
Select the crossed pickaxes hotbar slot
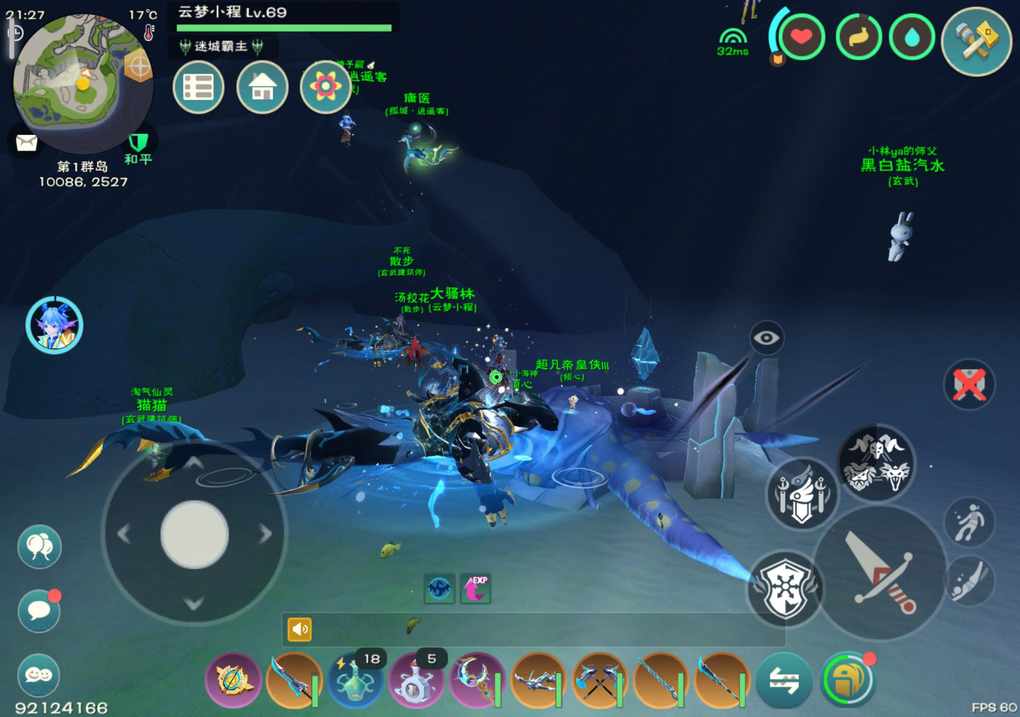(x=600, y=681)
